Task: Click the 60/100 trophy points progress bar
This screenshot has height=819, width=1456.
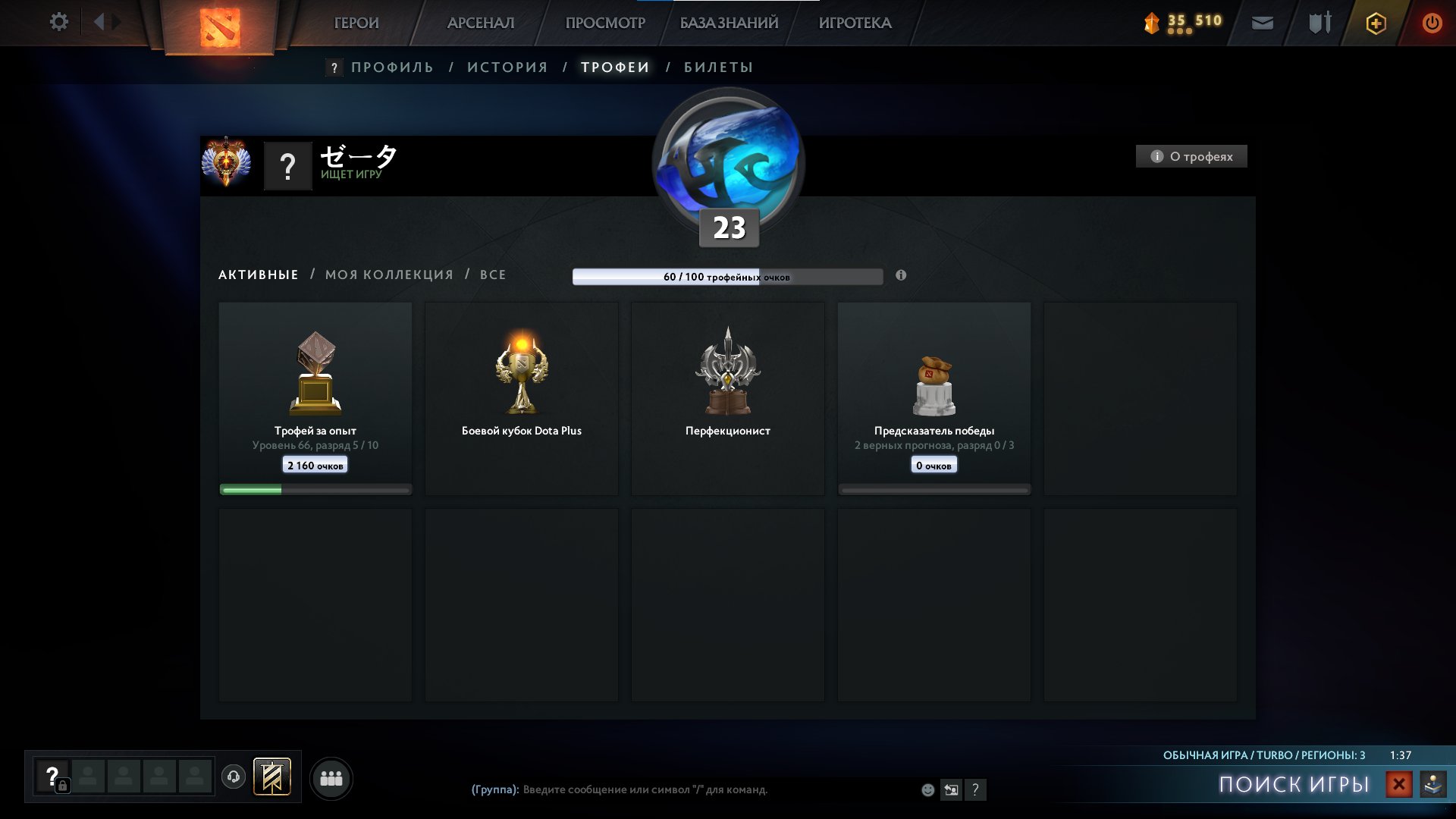Action: pos(726,277)
